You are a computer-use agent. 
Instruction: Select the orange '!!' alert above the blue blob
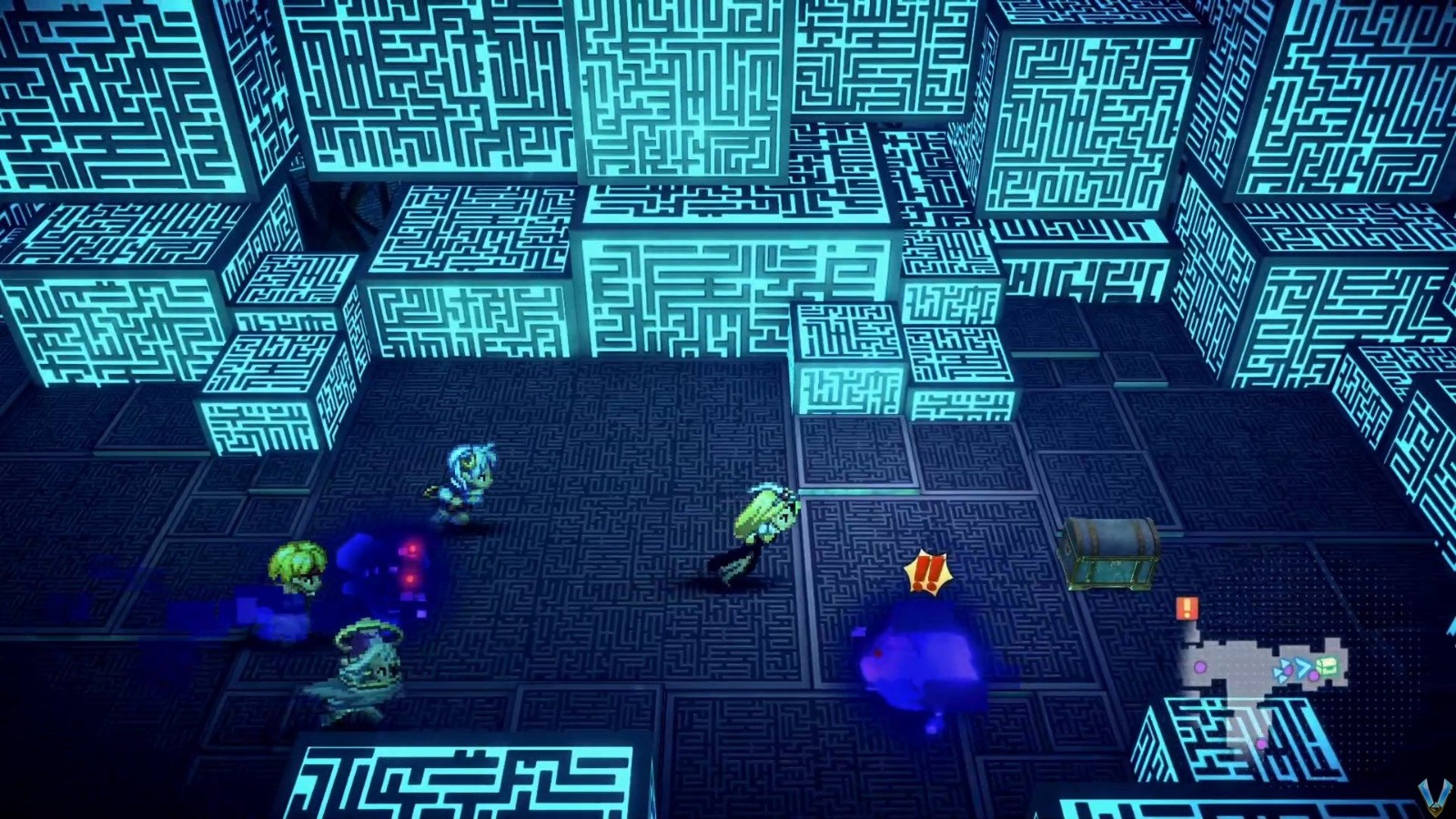(927, 573)
